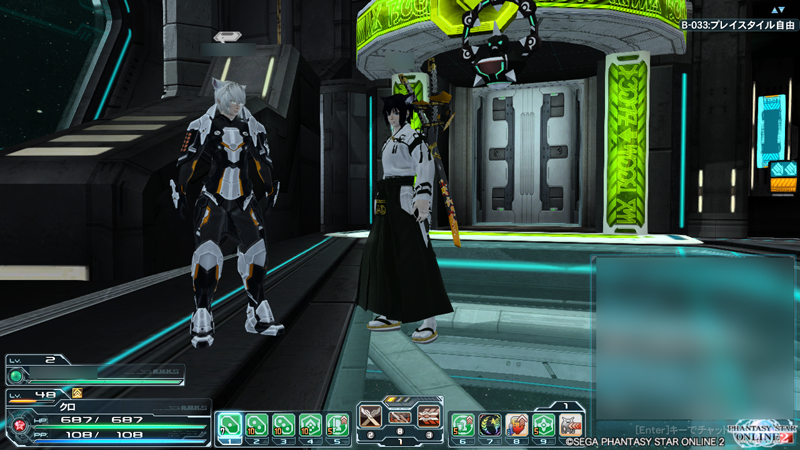Use the green hexagon item in slot 9
The image size is (800, 450).
(x=543, y=425)
